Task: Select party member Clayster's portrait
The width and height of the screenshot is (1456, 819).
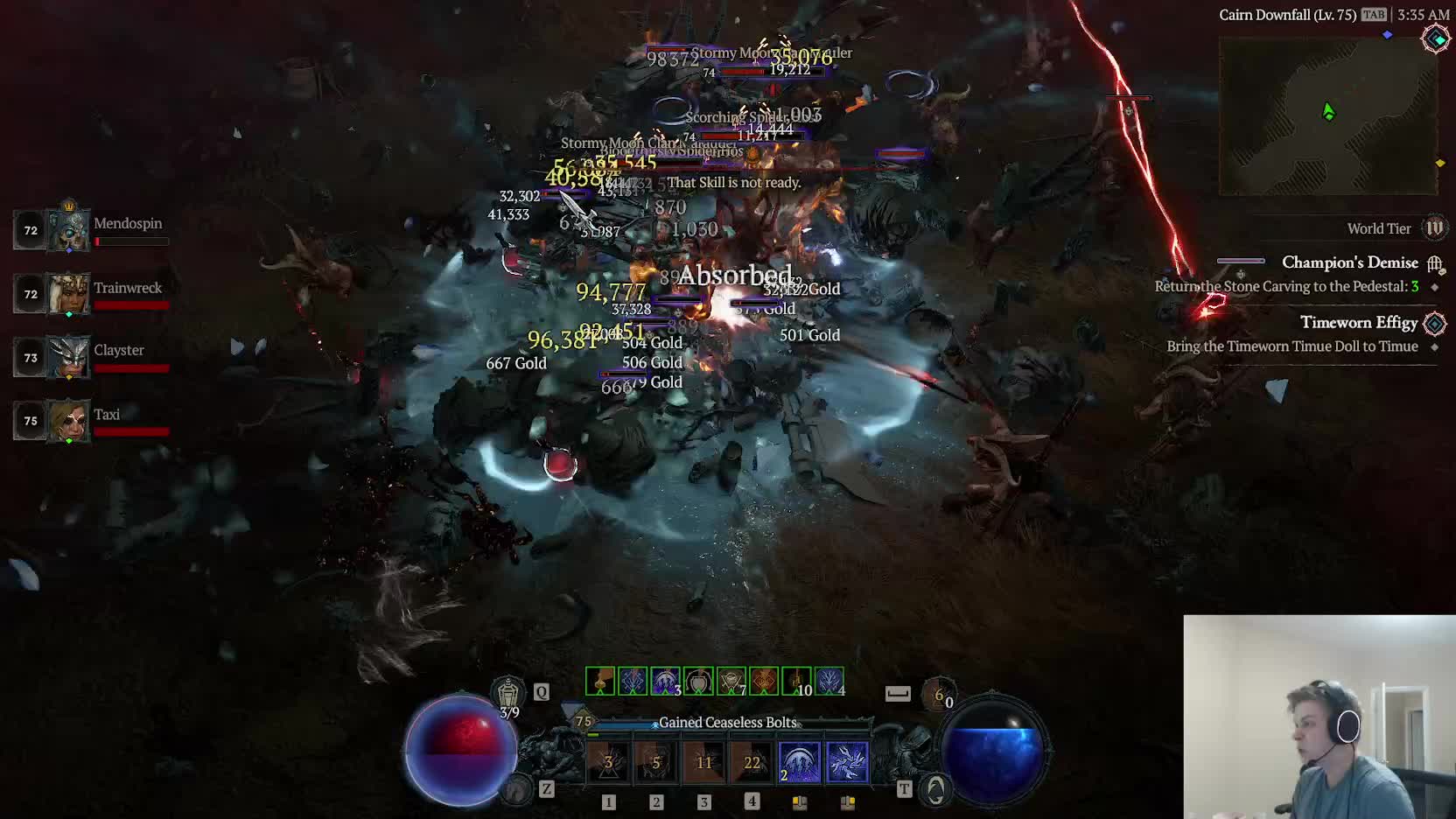Action: (68, 357)
